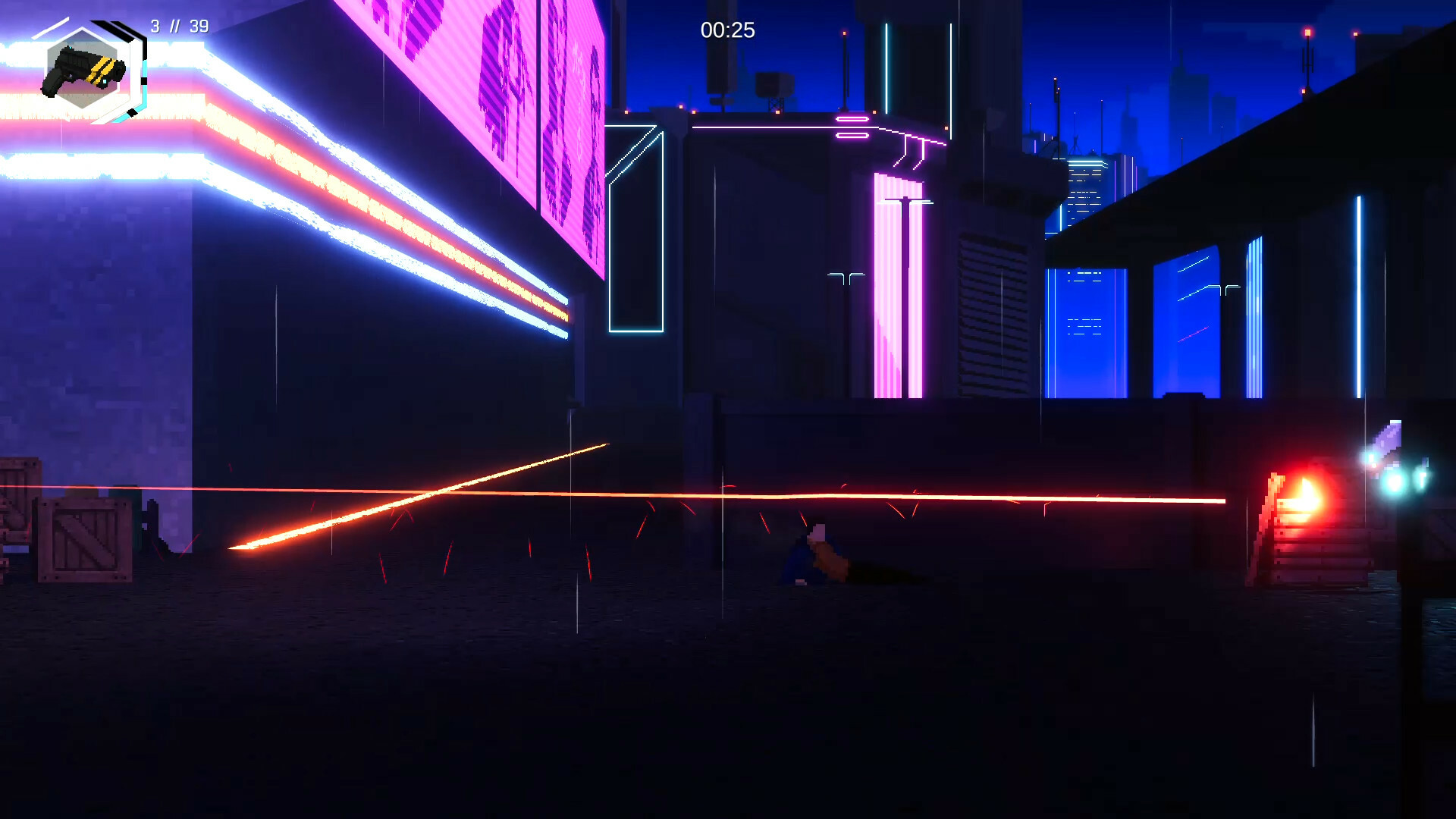Click the level timer showing 00:25

tap(726, 30)
